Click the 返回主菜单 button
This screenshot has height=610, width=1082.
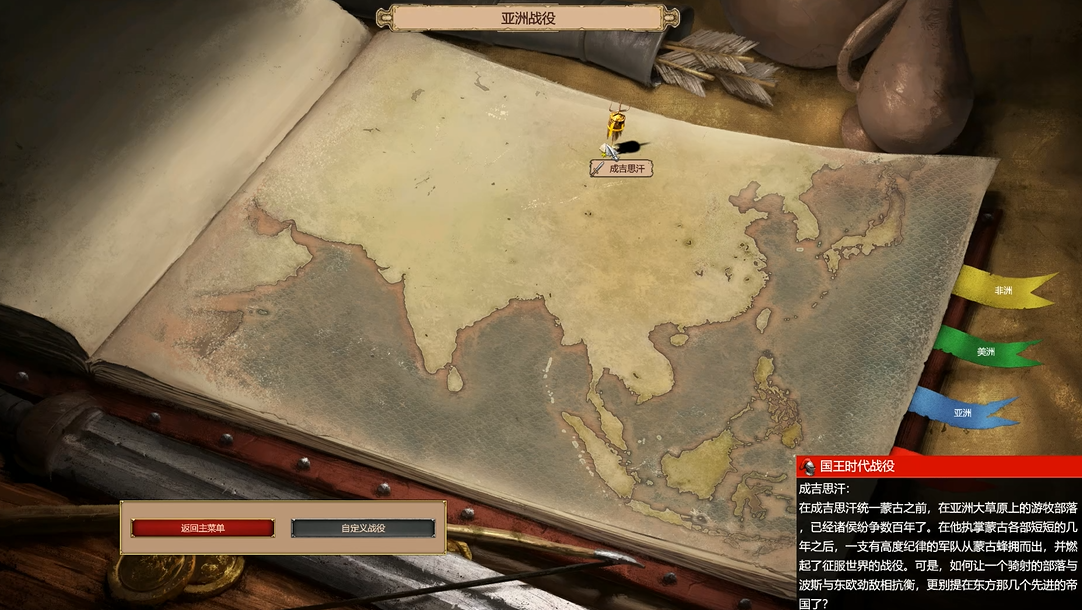[202, 528]
